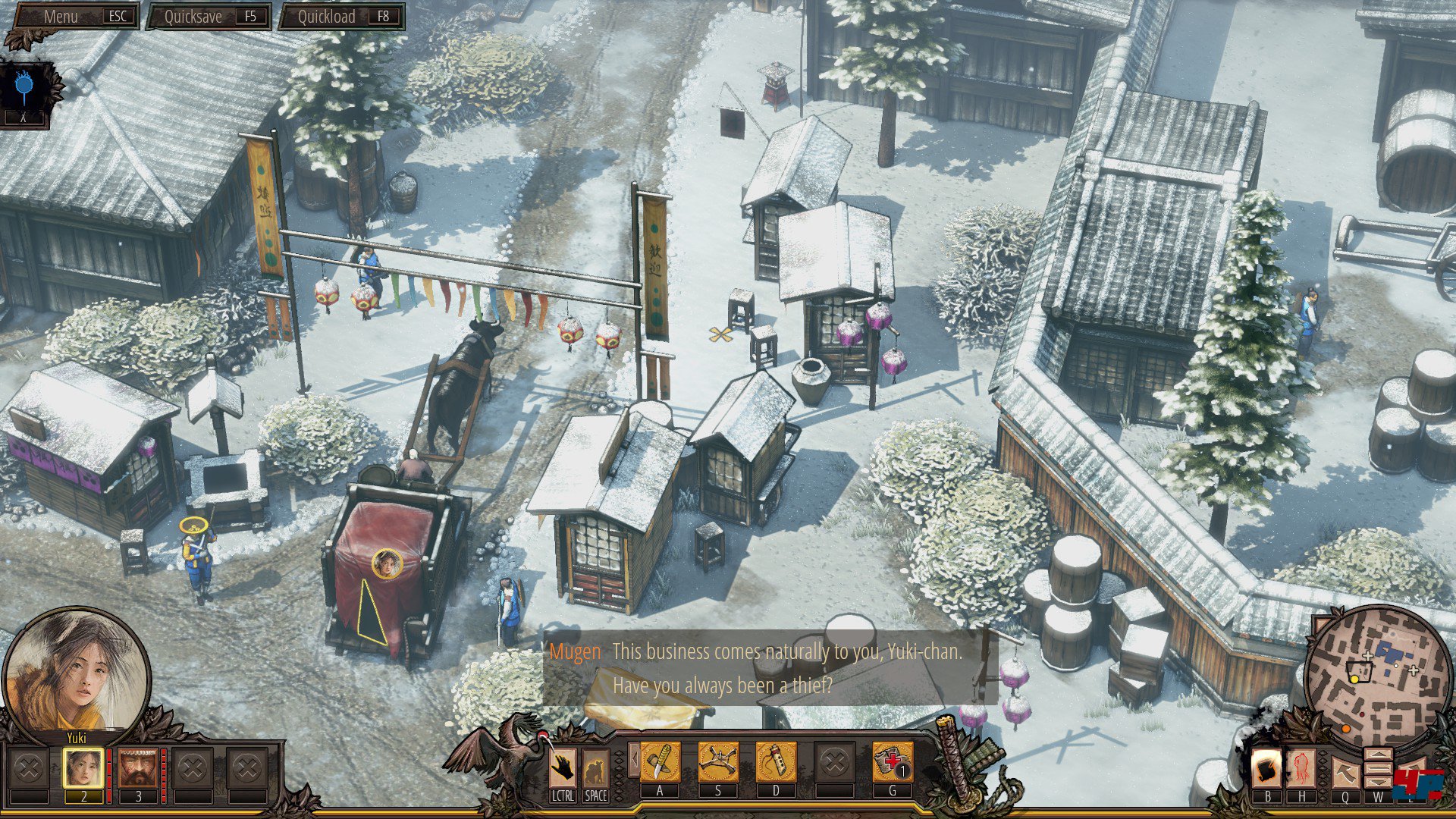Select the knife attack ability
Image resolution: width=1456 pixels, height=819 pixels.
[660, 762]
